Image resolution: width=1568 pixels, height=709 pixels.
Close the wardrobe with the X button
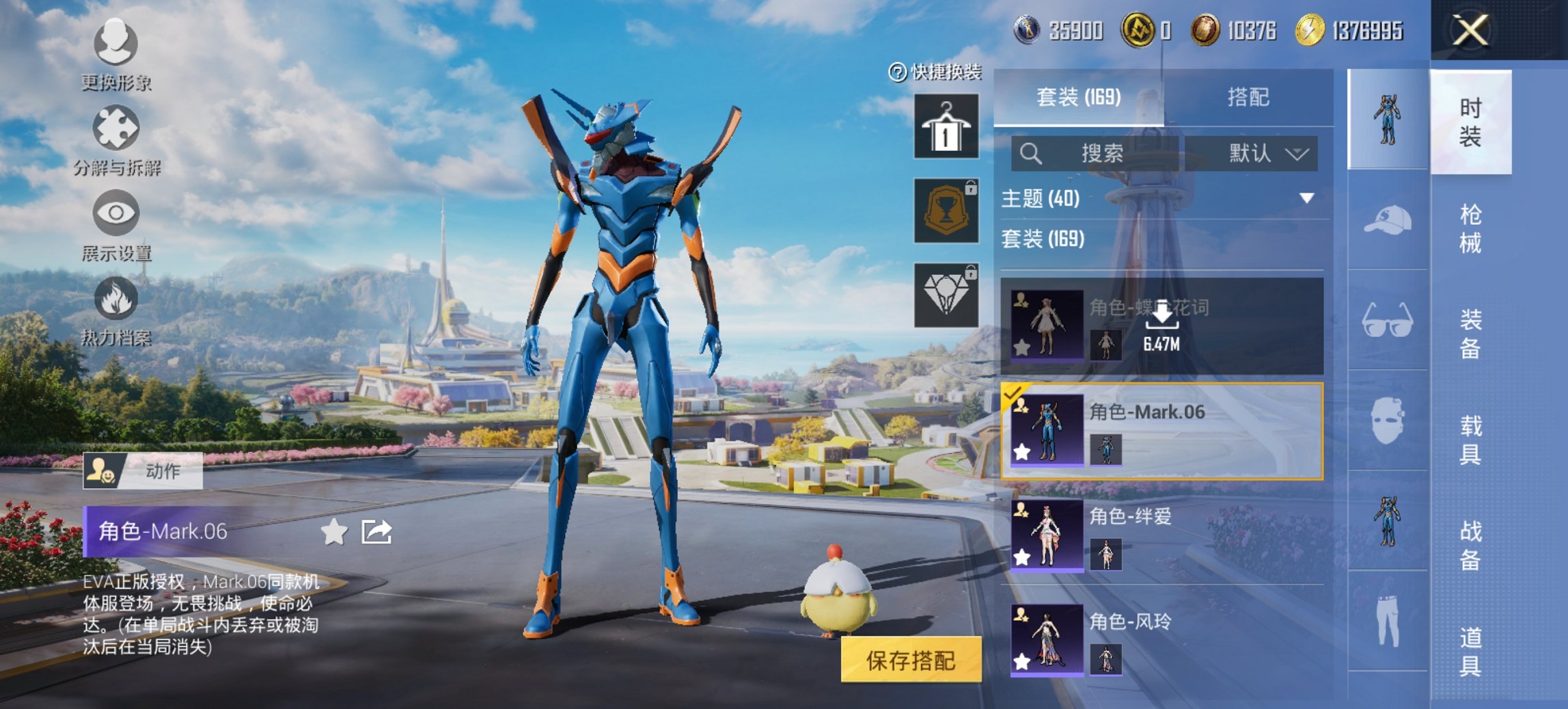[1470, 31]
